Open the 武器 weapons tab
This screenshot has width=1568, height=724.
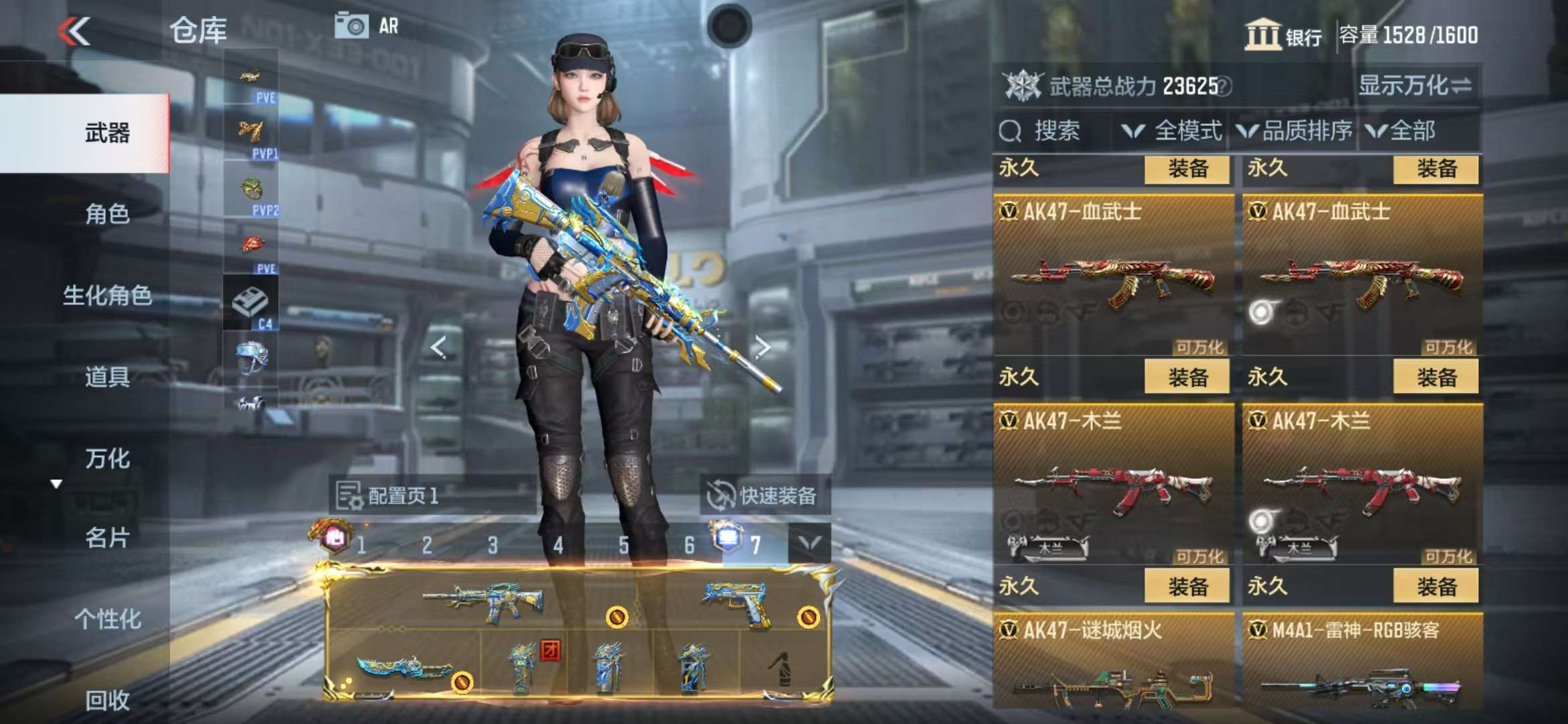[107, 133]
